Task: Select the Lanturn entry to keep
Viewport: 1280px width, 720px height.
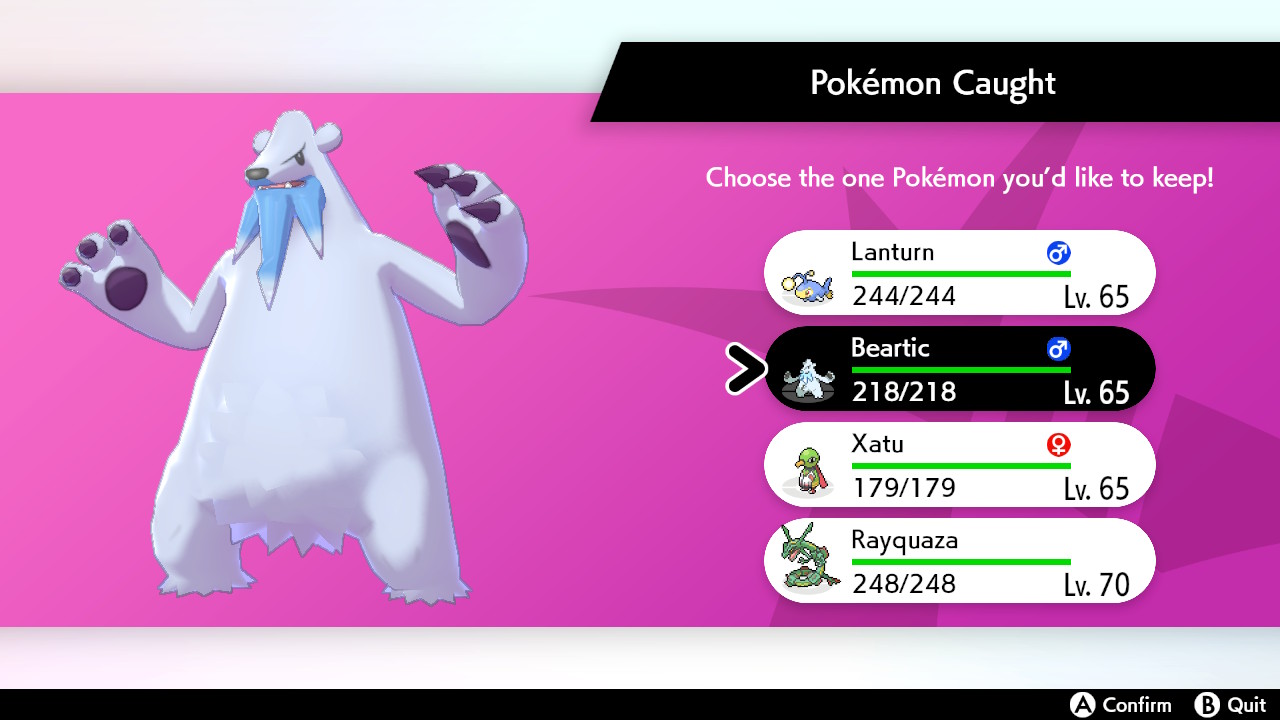Action: pos(960,272)
